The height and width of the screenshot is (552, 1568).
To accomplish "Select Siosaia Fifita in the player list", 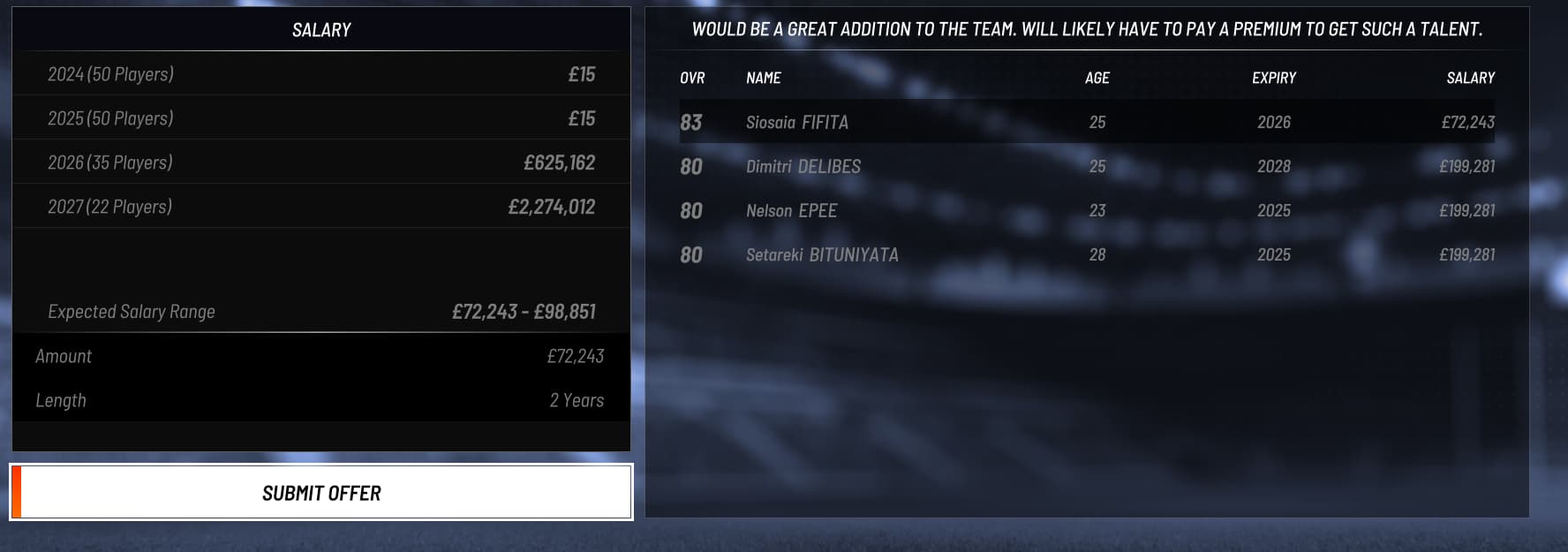I will [x=1086, y=122].
